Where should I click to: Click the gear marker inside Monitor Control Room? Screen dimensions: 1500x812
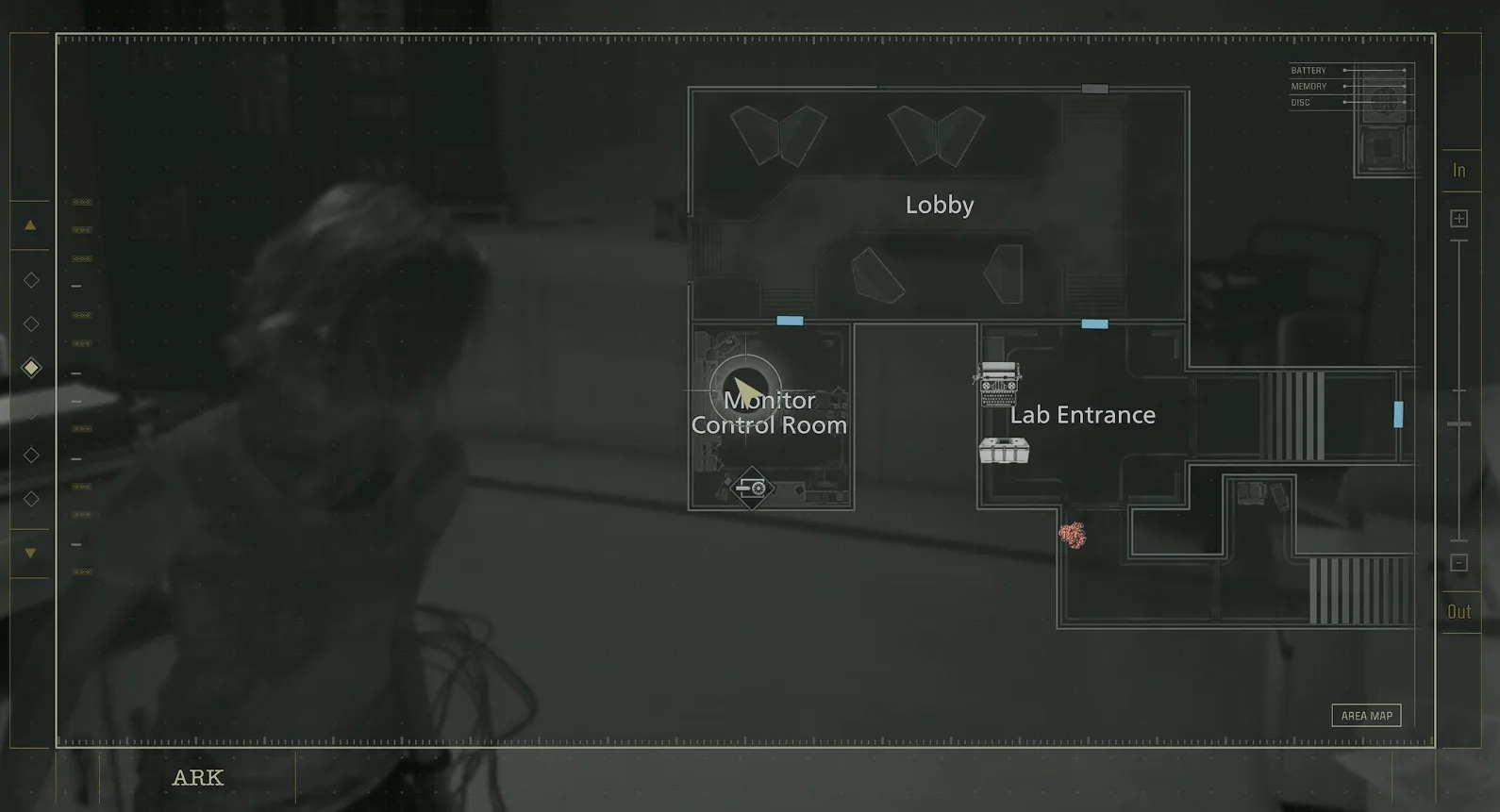(752, 488)
